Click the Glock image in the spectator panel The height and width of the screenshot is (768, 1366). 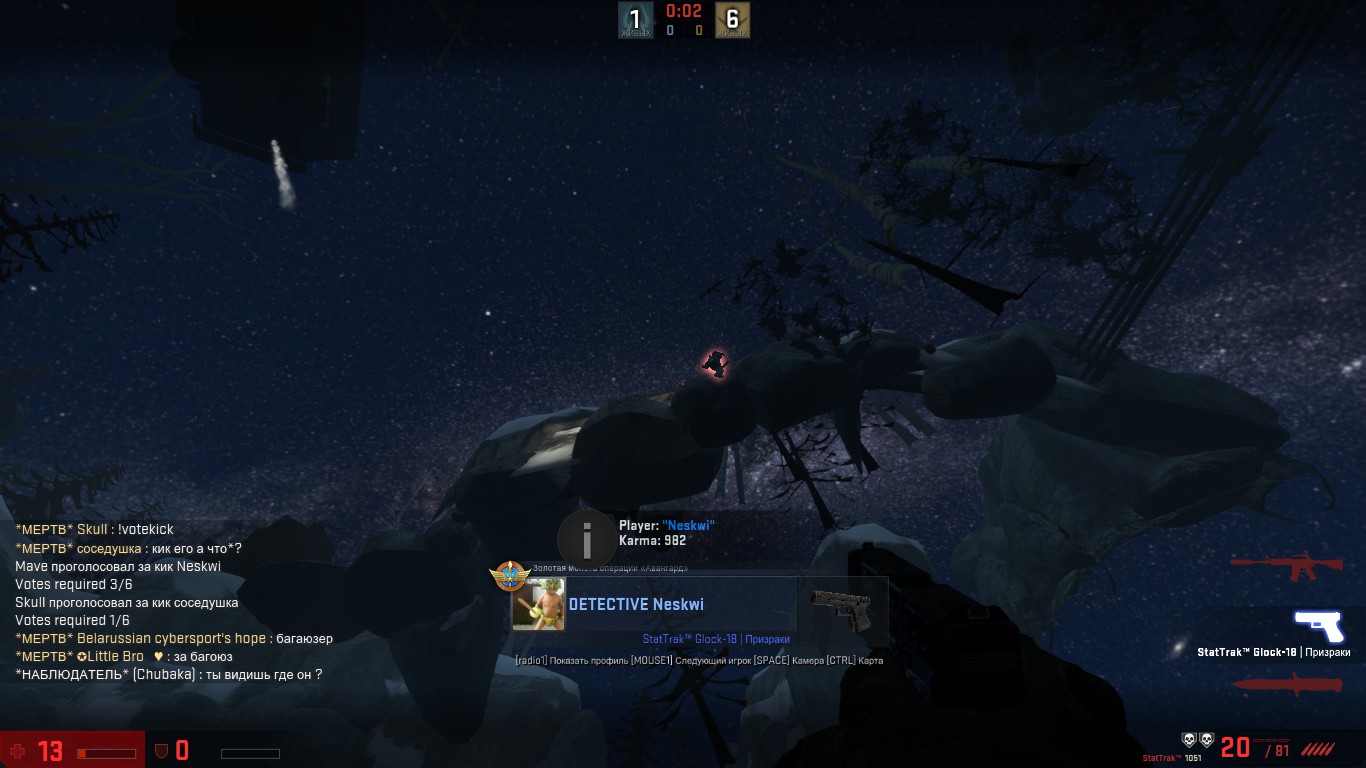[841, 608]
